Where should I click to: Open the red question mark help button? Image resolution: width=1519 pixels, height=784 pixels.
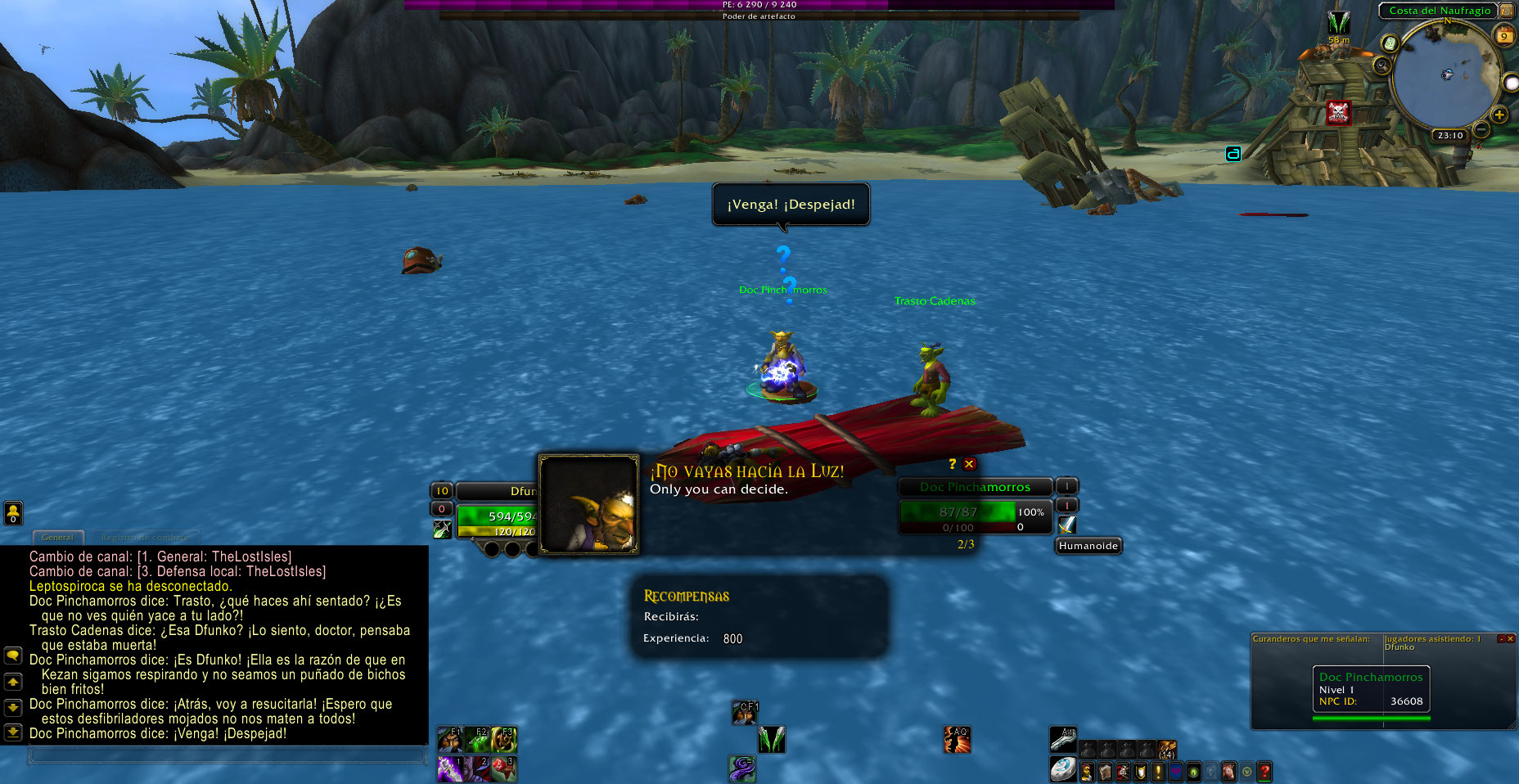click(1264, 771)
